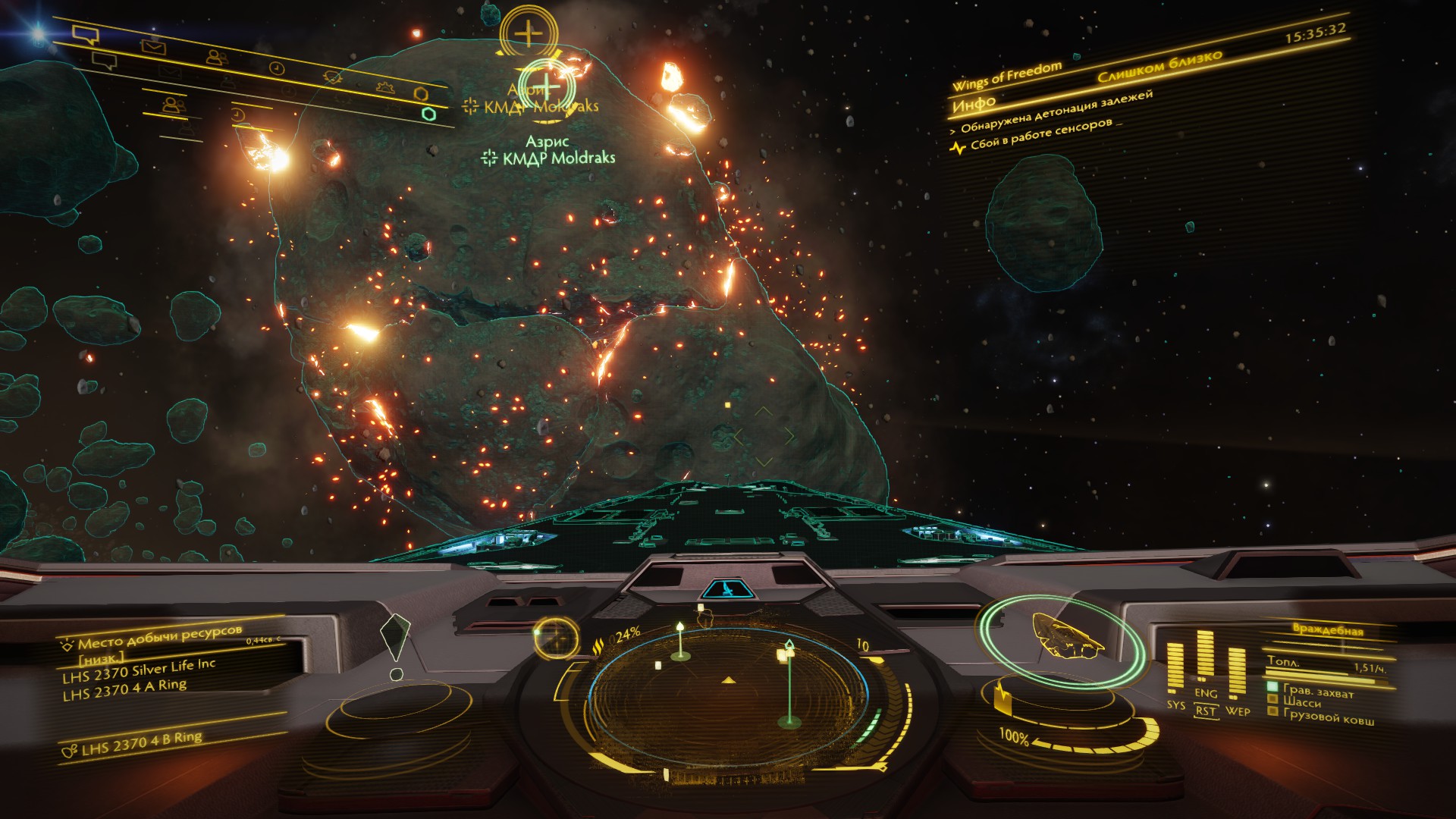Open the envelope inbox icon
Screen dimensions: 1456x819
pyautogui.click(x=154, y=47)
